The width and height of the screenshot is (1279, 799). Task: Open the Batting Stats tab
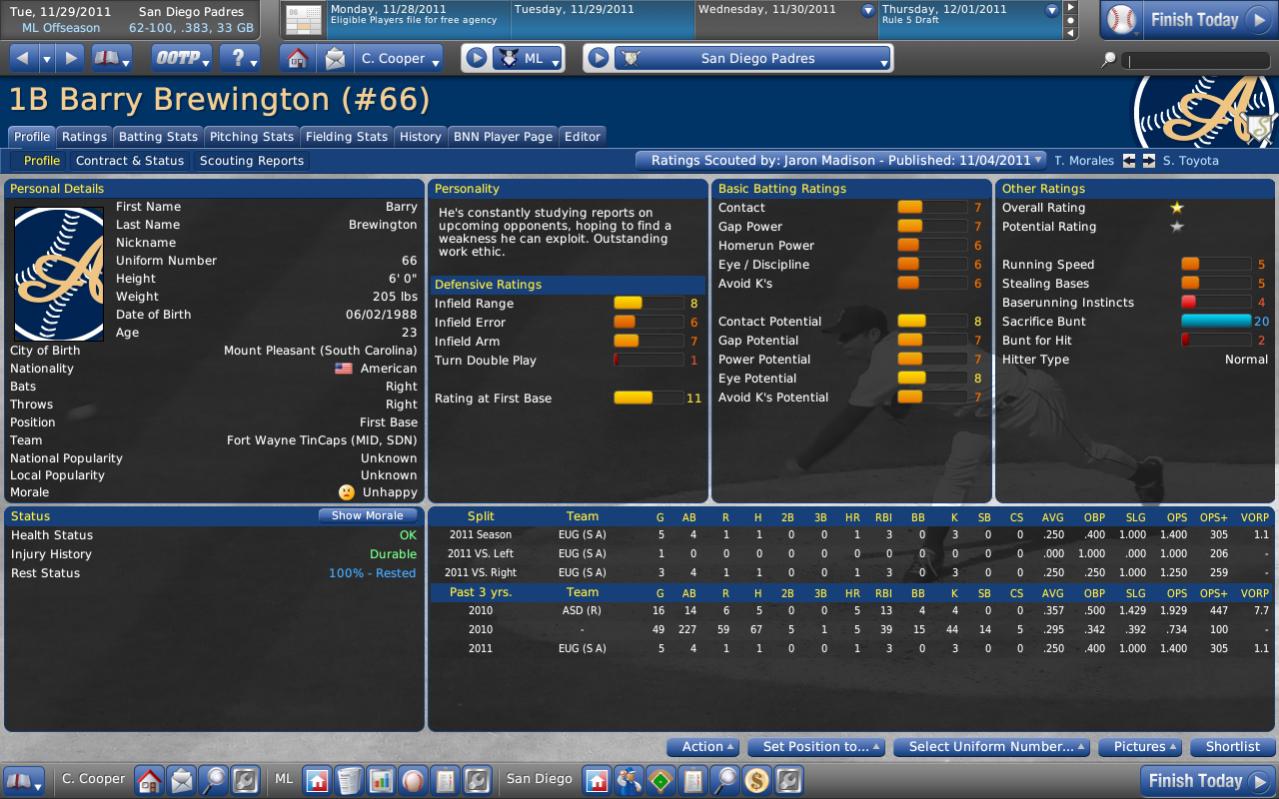[x=158, y=137]
